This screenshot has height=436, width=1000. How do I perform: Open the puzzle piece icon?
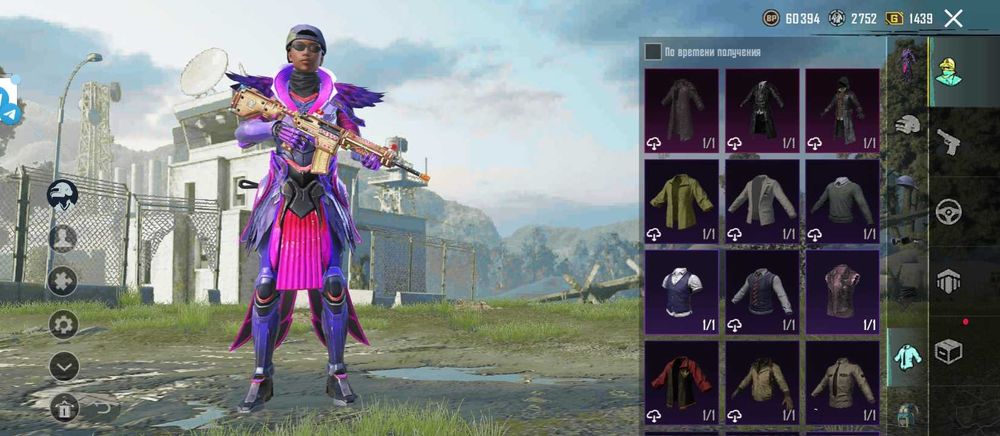[63, 281]
